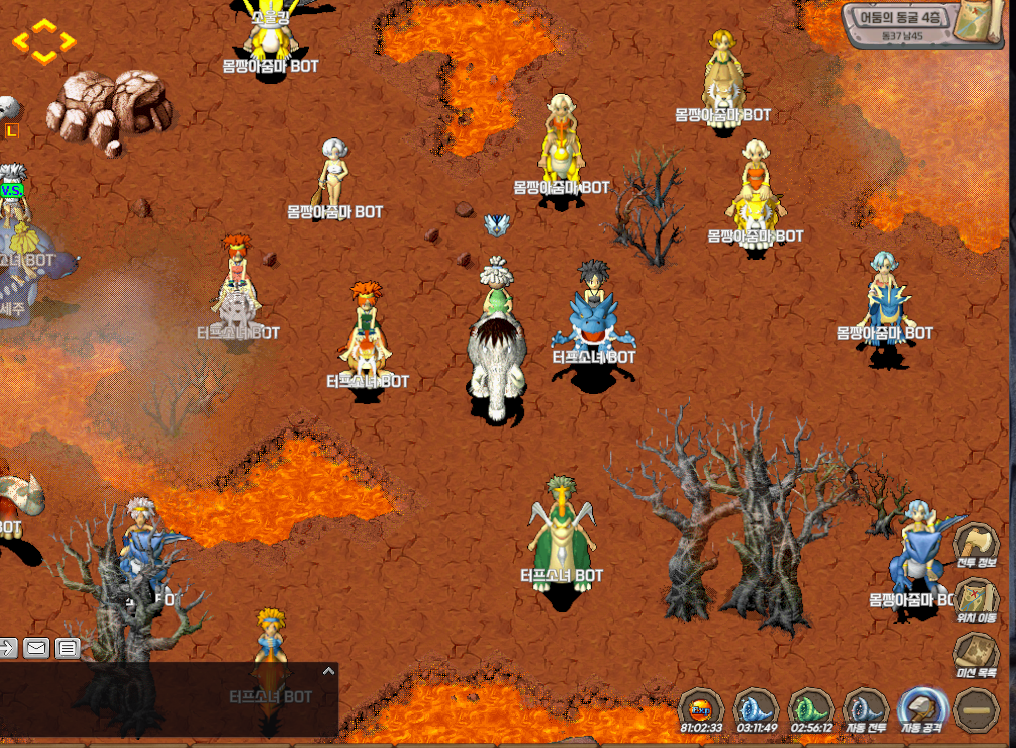Open the 미션 목록 mission list scroll
This screenshot has width=1016, height=748.
pos(977,657)
